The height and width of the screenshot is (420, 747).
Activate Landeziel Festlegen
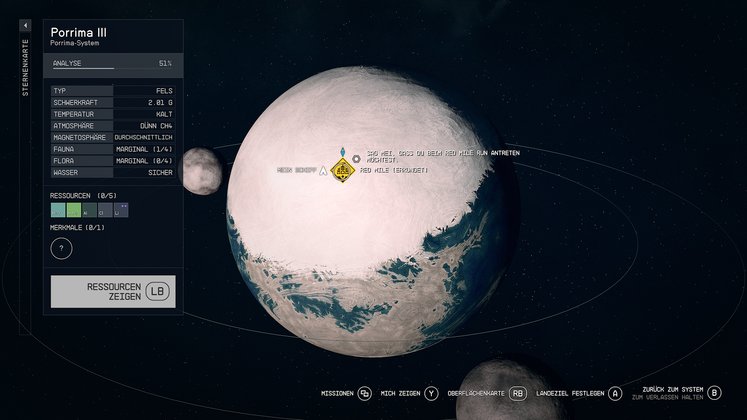[578, 394]
